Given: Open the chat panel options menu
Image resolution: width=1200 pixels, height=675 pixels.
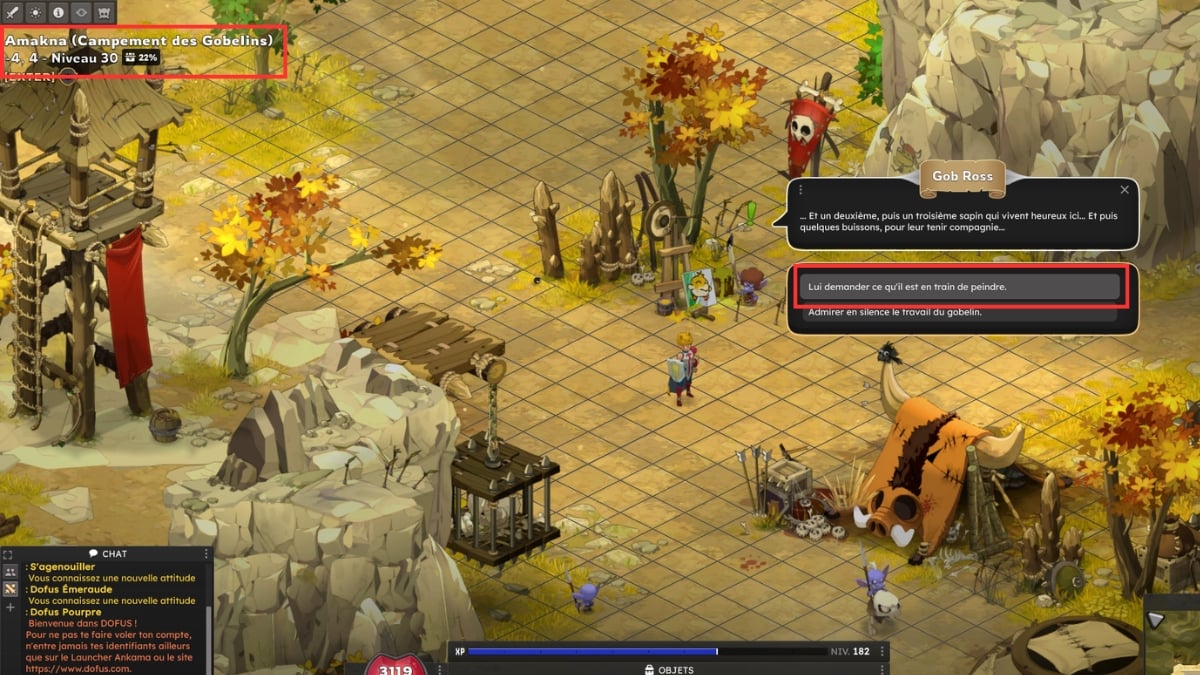Looking at the screenshot, I should [x=207, y=553].
